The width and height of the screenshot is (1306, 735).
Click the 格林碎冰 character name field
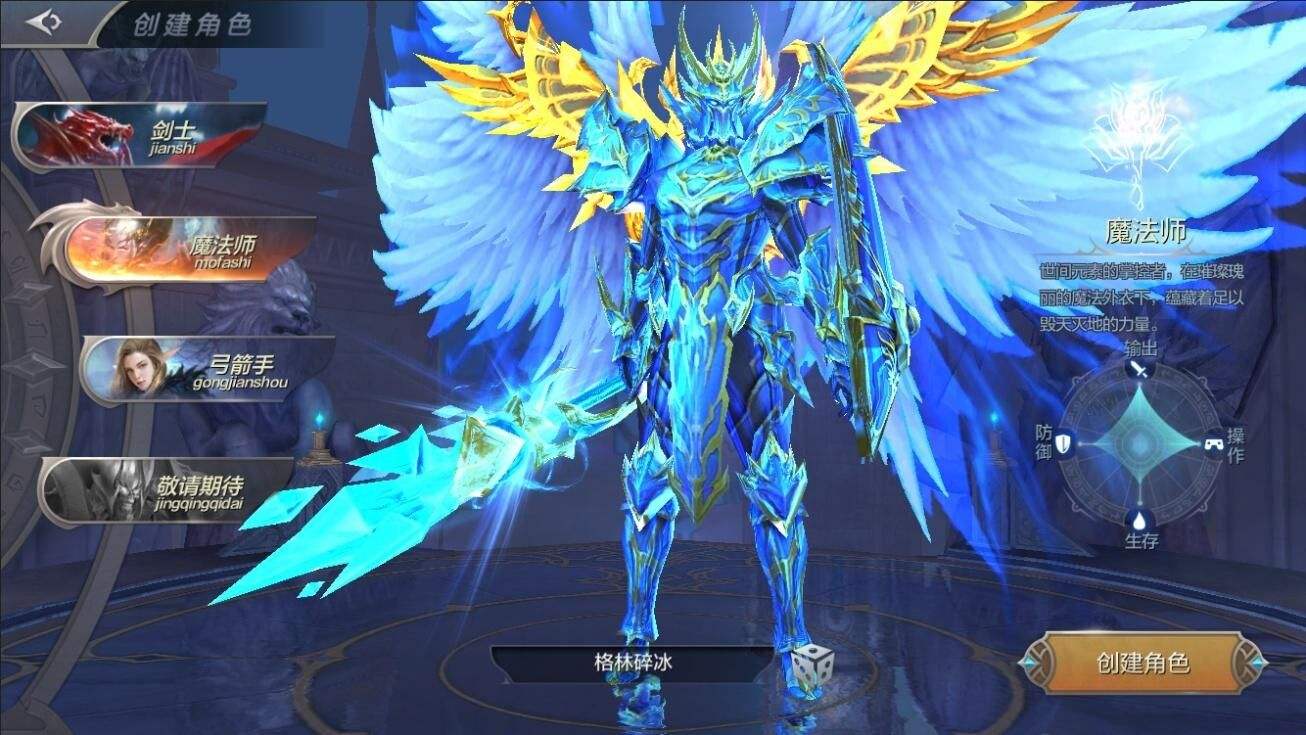(x=632, y=662)
